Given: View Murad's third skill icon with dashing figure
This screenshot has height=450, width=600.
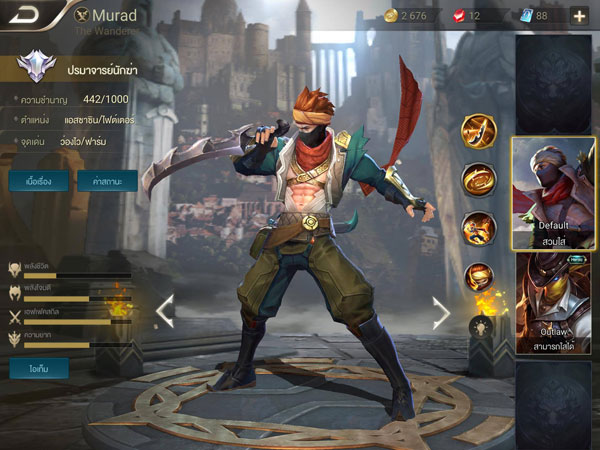Looking at the screenshot, I should tap(479, 228).
